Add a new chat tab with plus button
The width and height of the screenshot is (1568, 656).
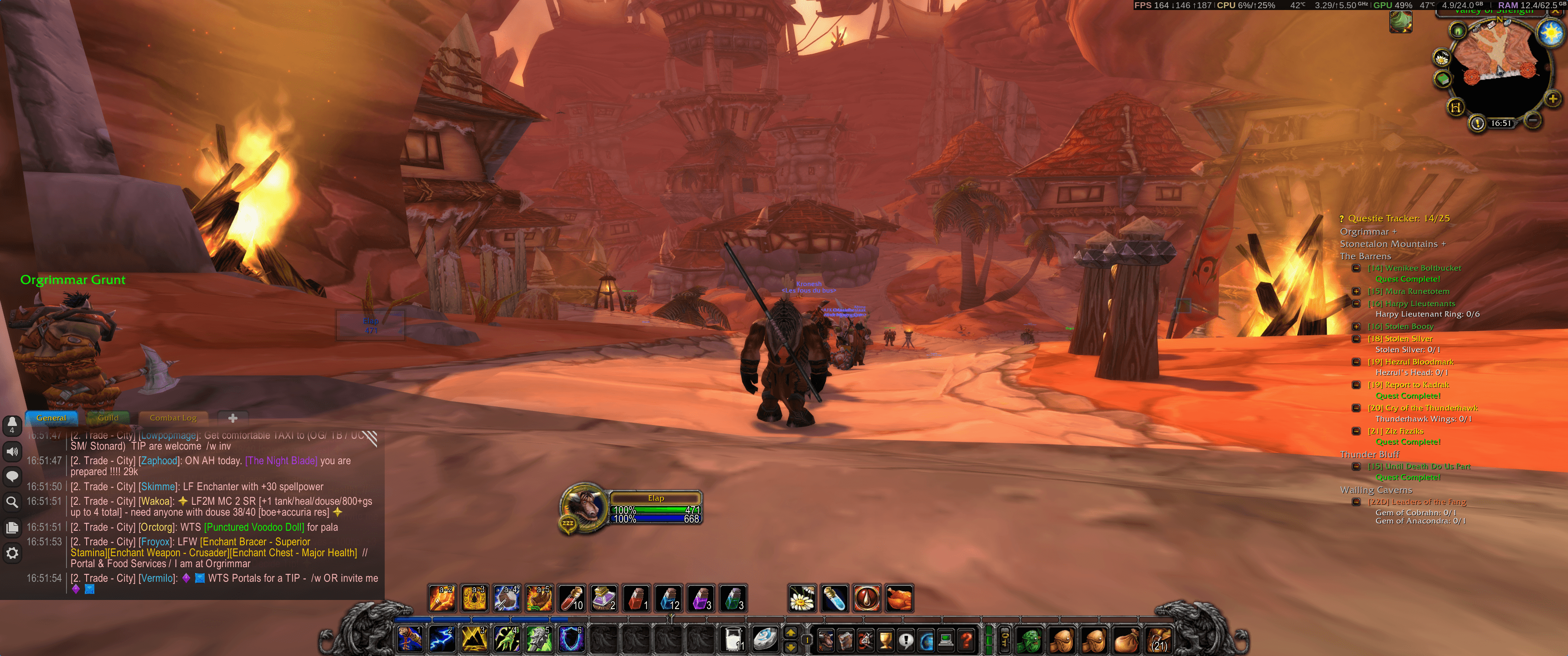pyautogui.click(x=232, y=418)
